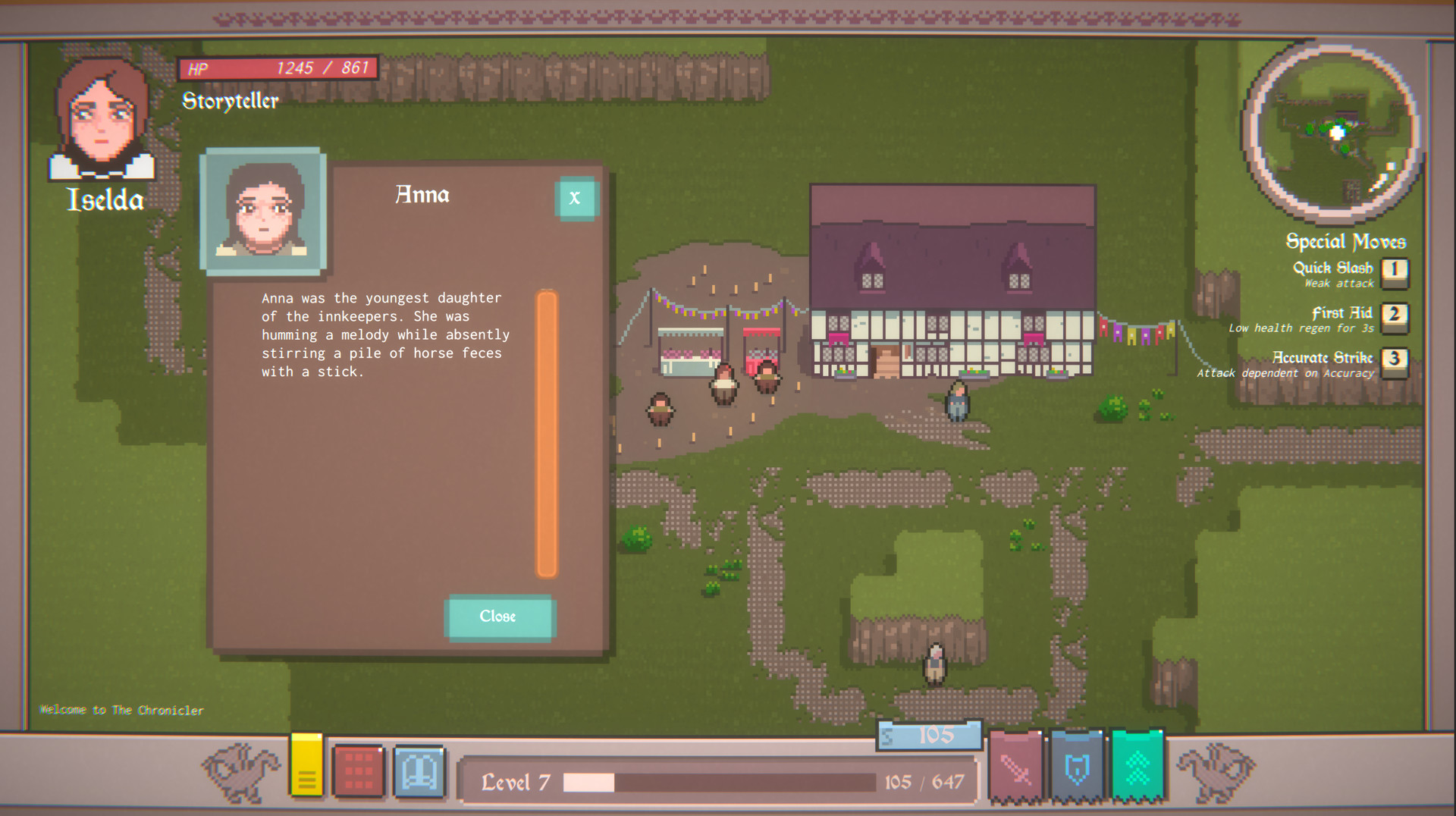Open the Level 7 tab at the bottom
The width and height of the screenshot is (1456, 816).
click(516, 781)
